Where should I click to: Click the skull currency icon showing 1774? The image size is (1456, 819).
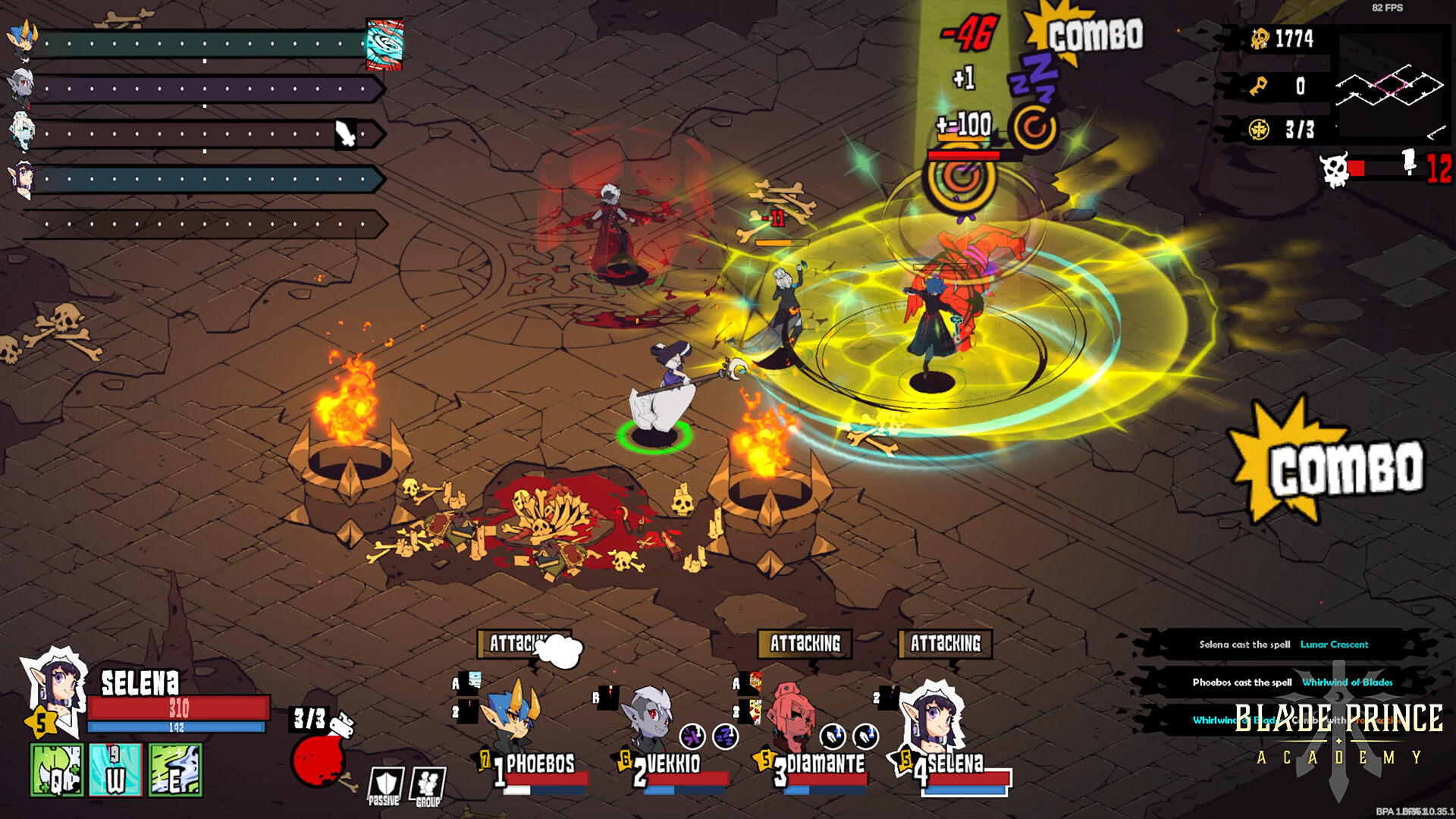point(1261,37)
